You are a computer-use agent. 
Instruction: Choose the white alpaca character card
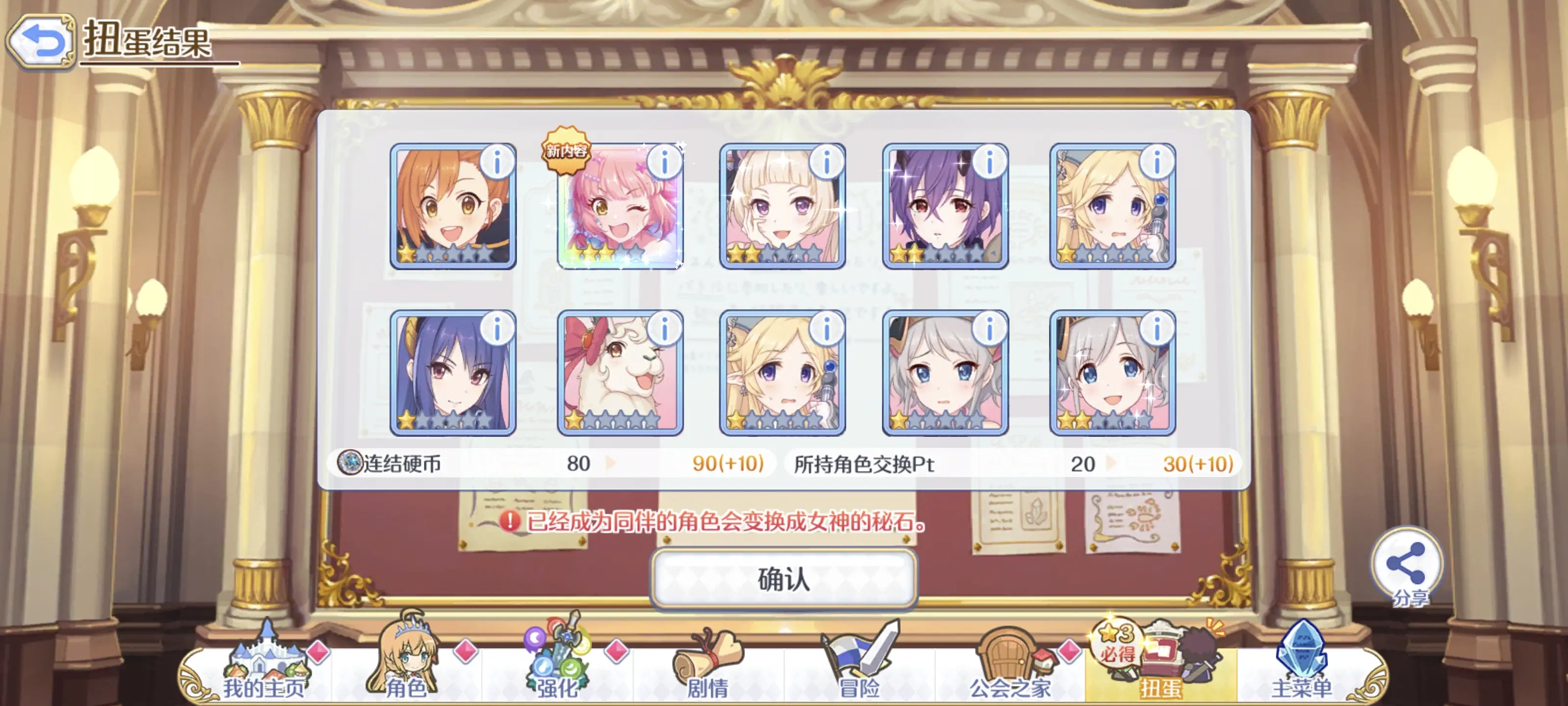(619, 373)
